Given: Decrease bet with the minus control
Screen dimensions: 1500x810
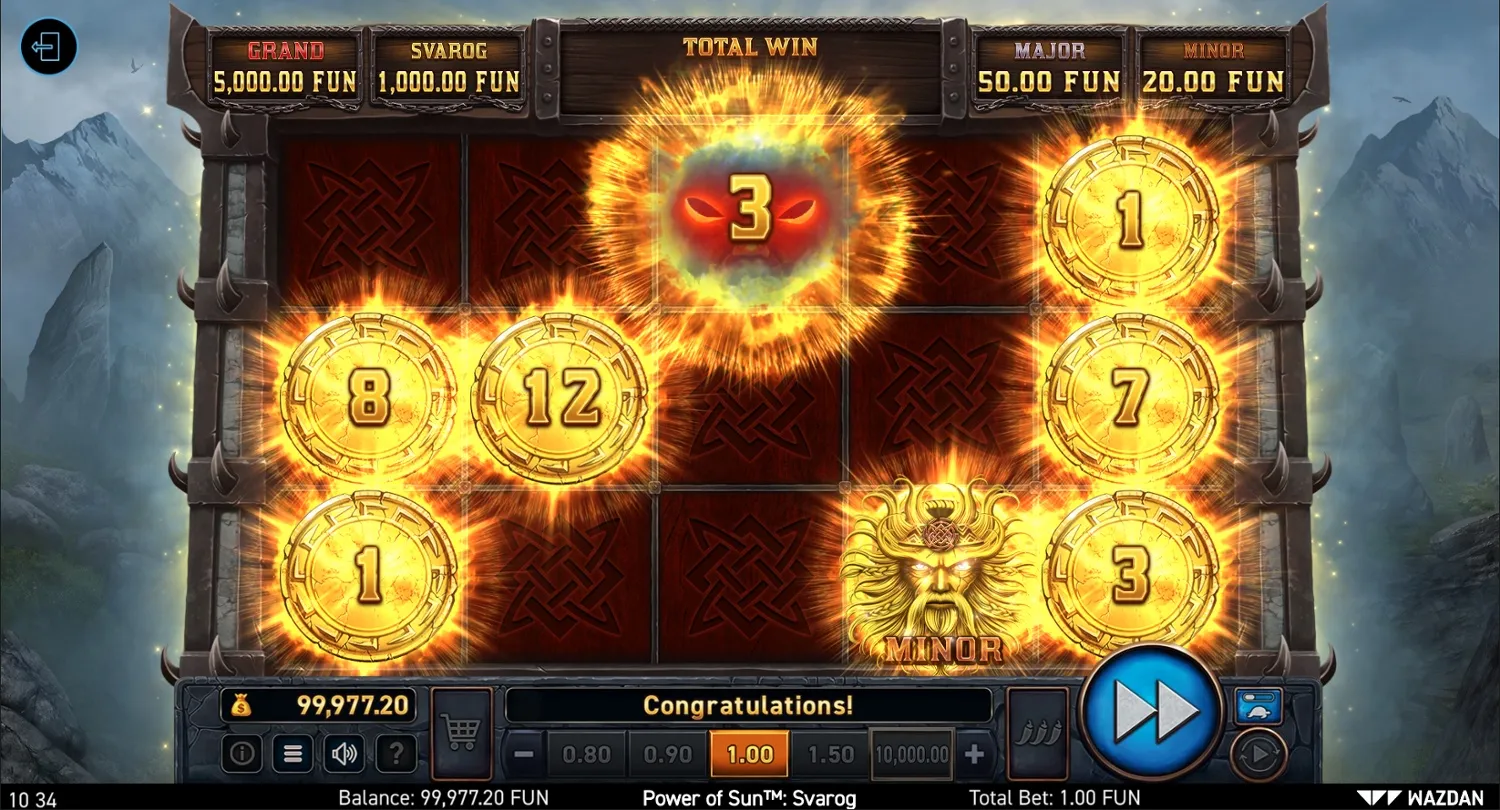Looking at the screenshot, I should (x=525, y=754).
